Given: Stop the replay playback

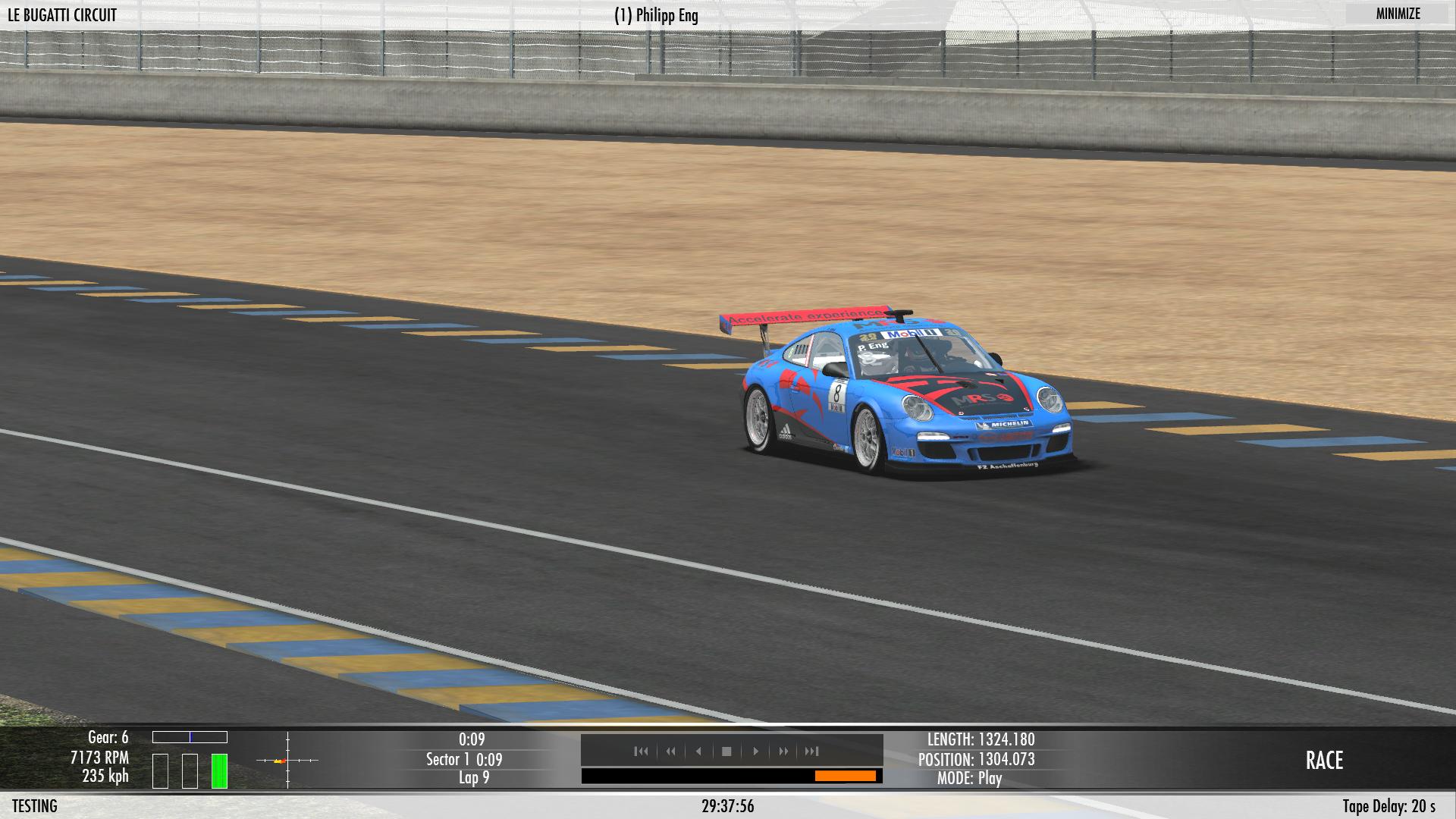Looking at the screenshot, I should pos(726,752).
